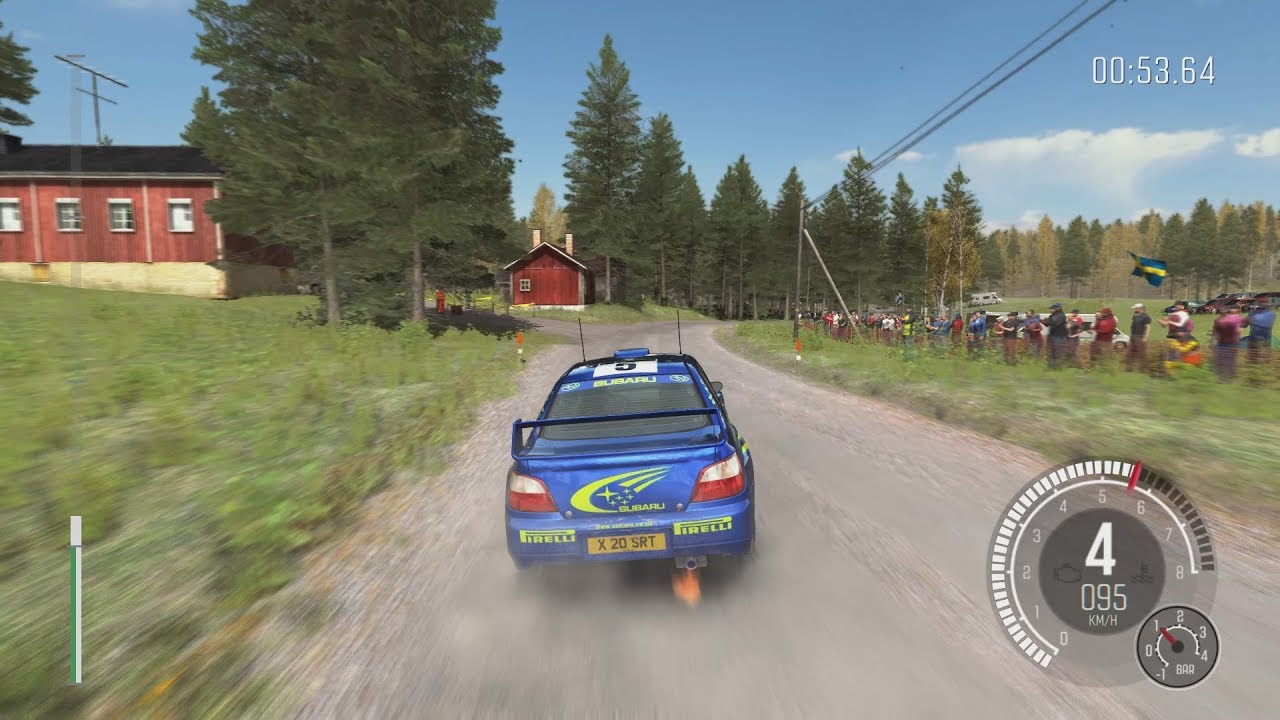Click the engine oil warning icon

point(1068,574)
